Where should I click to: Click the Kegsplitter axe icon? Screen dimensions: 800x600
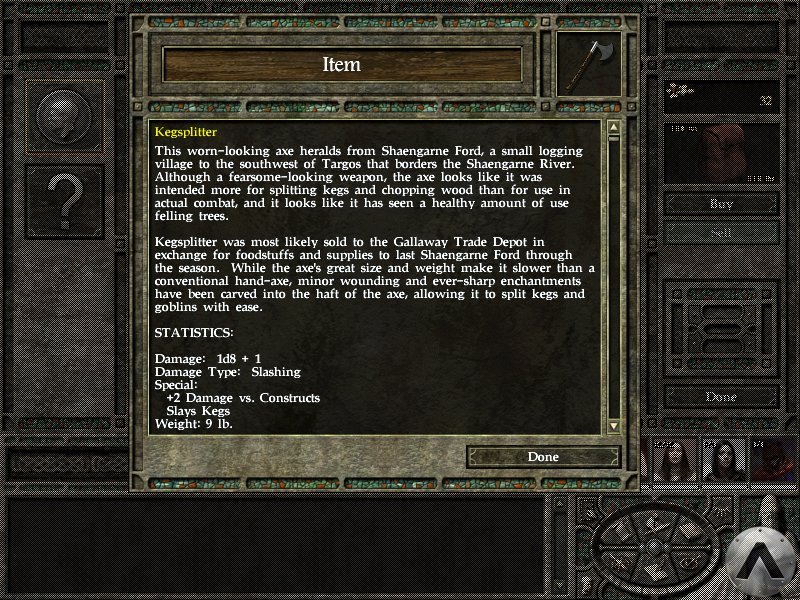(x=588, y=64)
